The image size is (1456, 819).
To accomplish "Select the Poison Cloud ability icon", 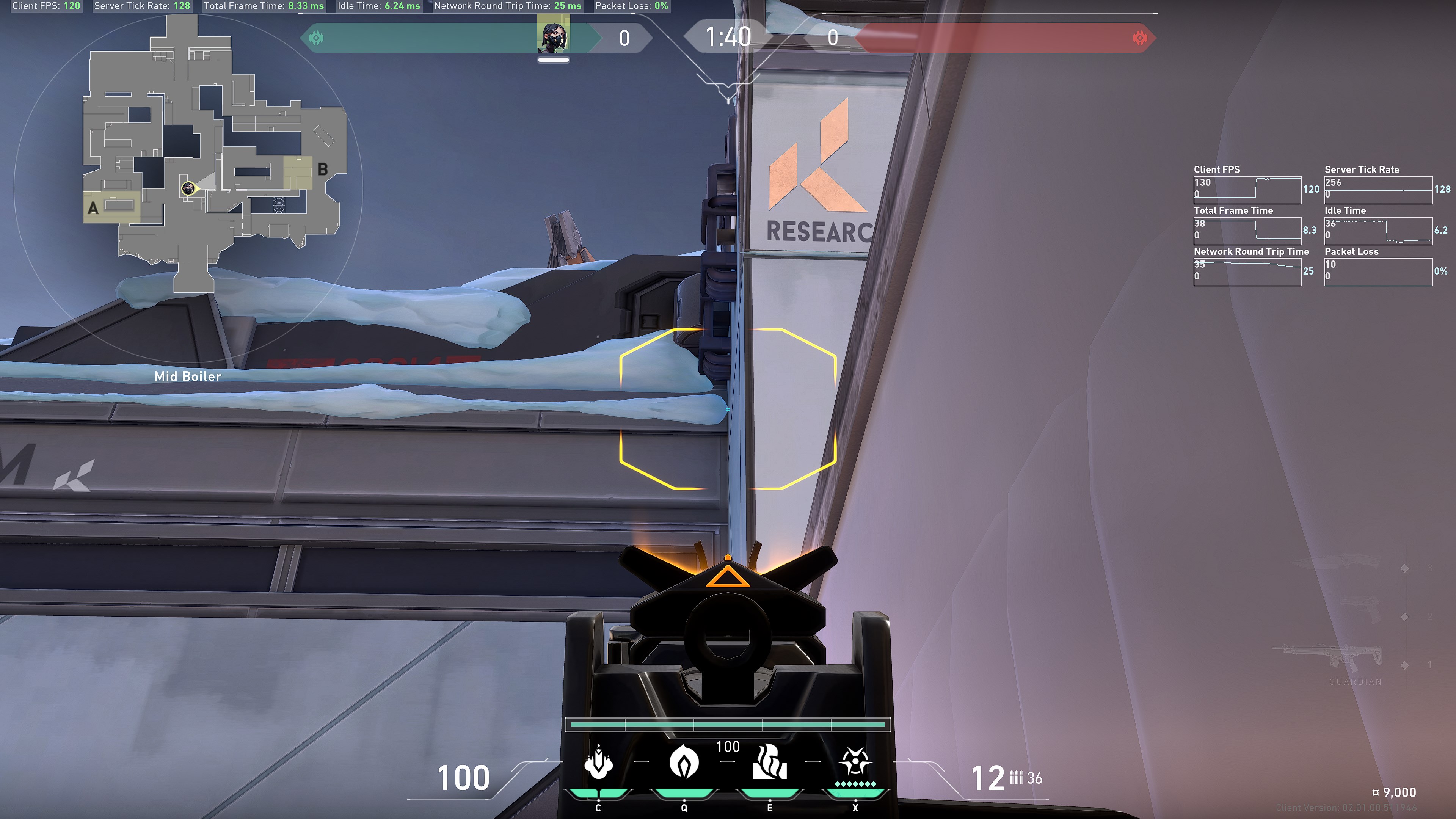I will [683, 762].
